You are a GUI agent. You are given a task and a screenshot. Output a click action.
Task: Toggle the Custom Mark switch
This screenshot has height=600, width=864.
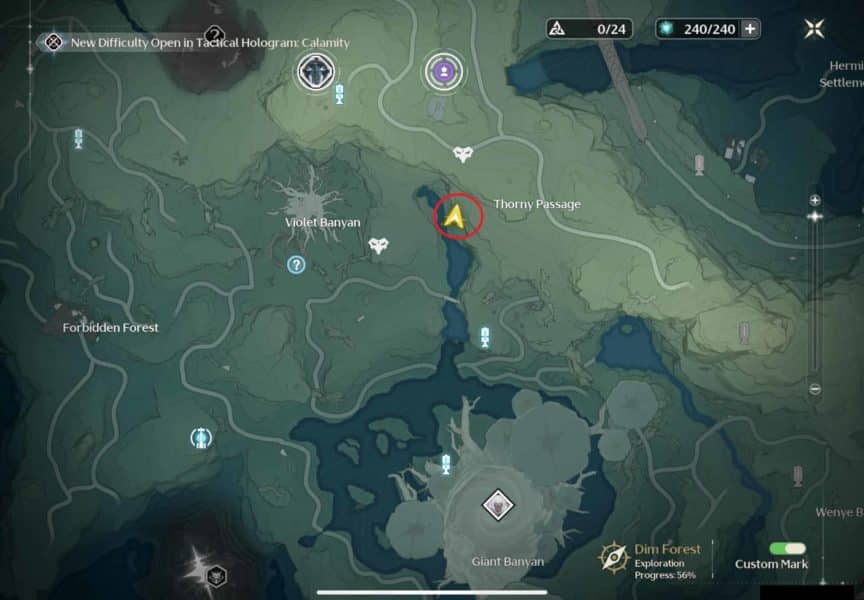click(x=787, y=549)
